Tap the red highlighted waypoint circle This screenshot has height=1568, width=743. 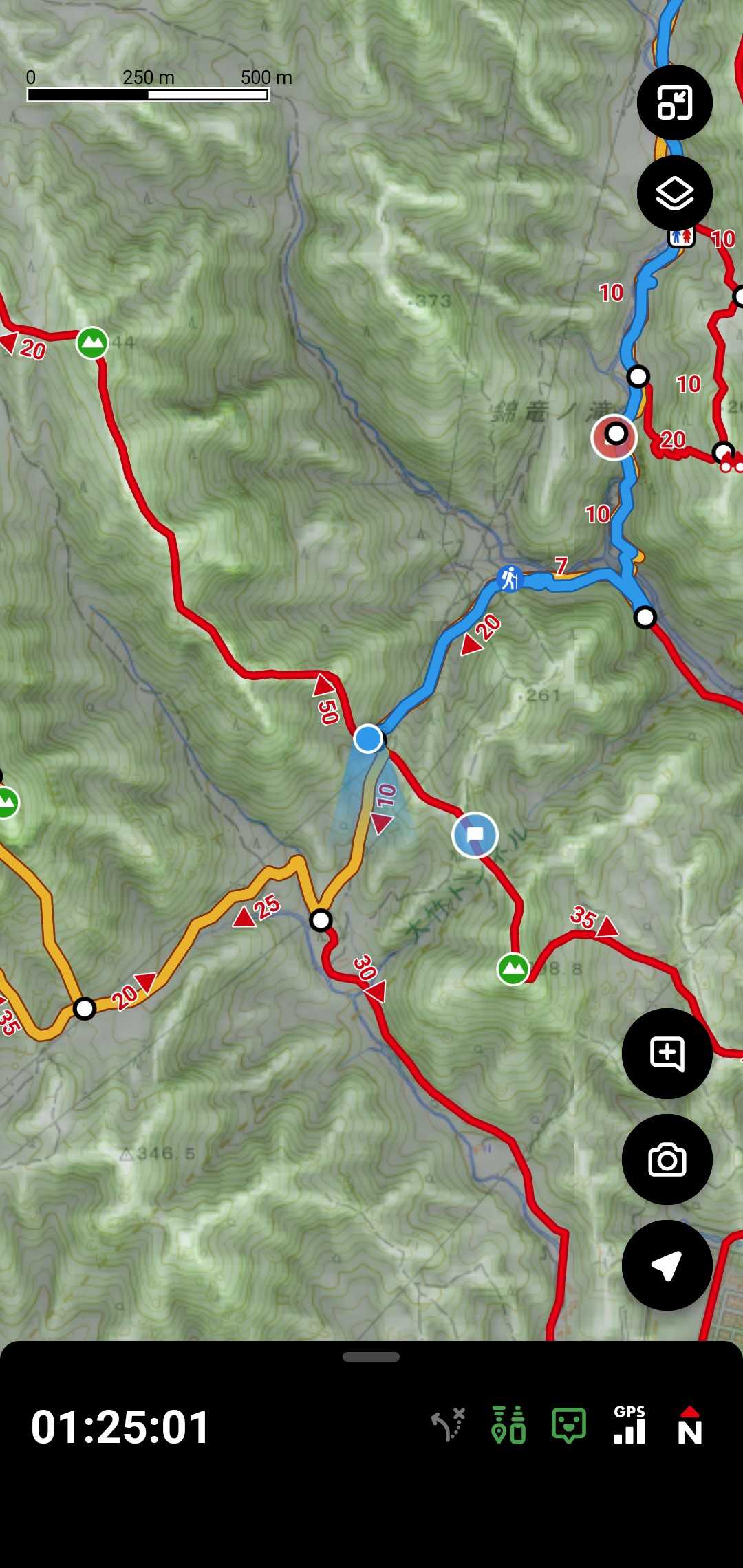[614, 436]
